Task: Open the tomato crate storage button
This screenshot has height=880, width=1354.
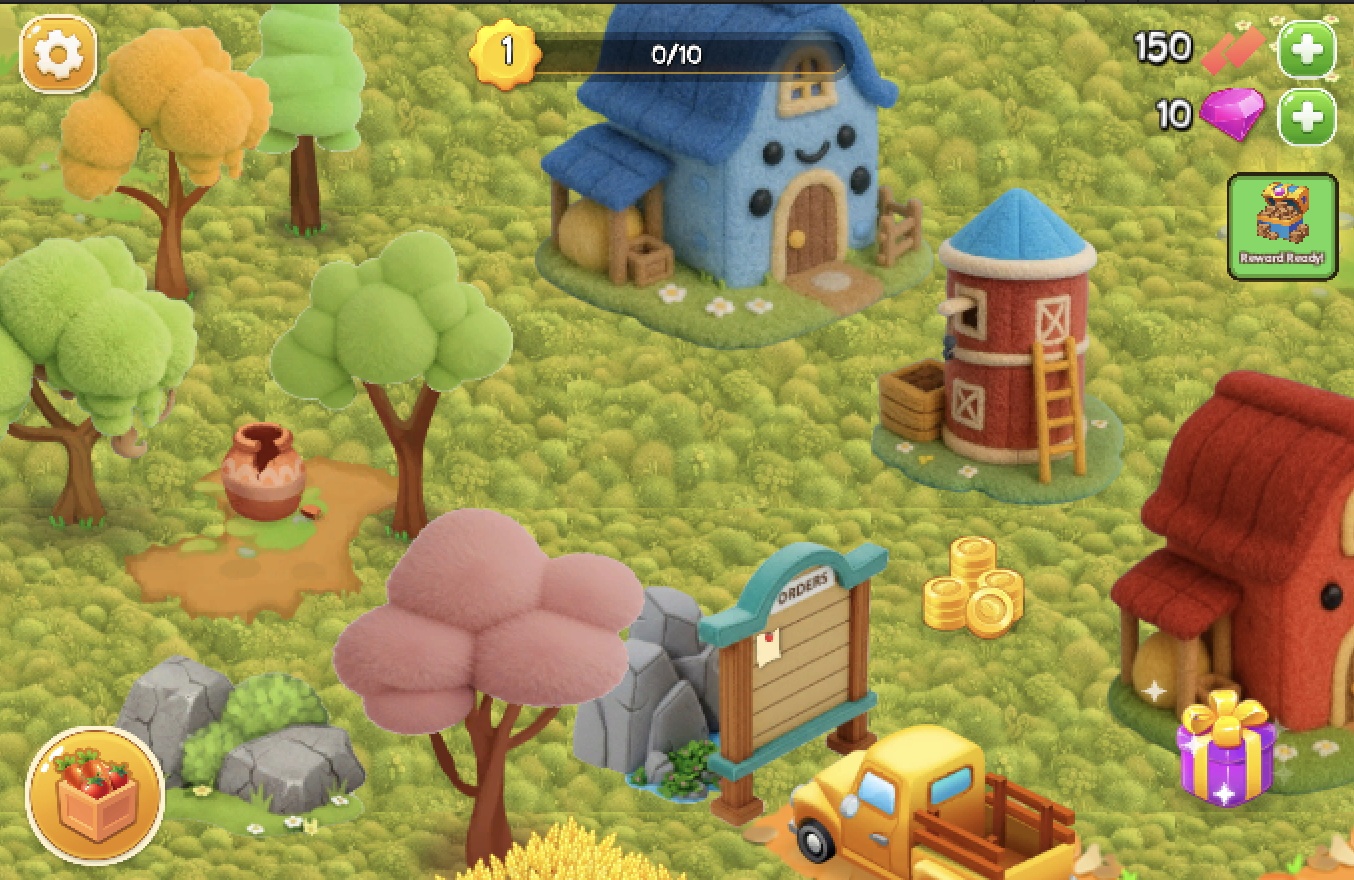Action: (95, 795)
